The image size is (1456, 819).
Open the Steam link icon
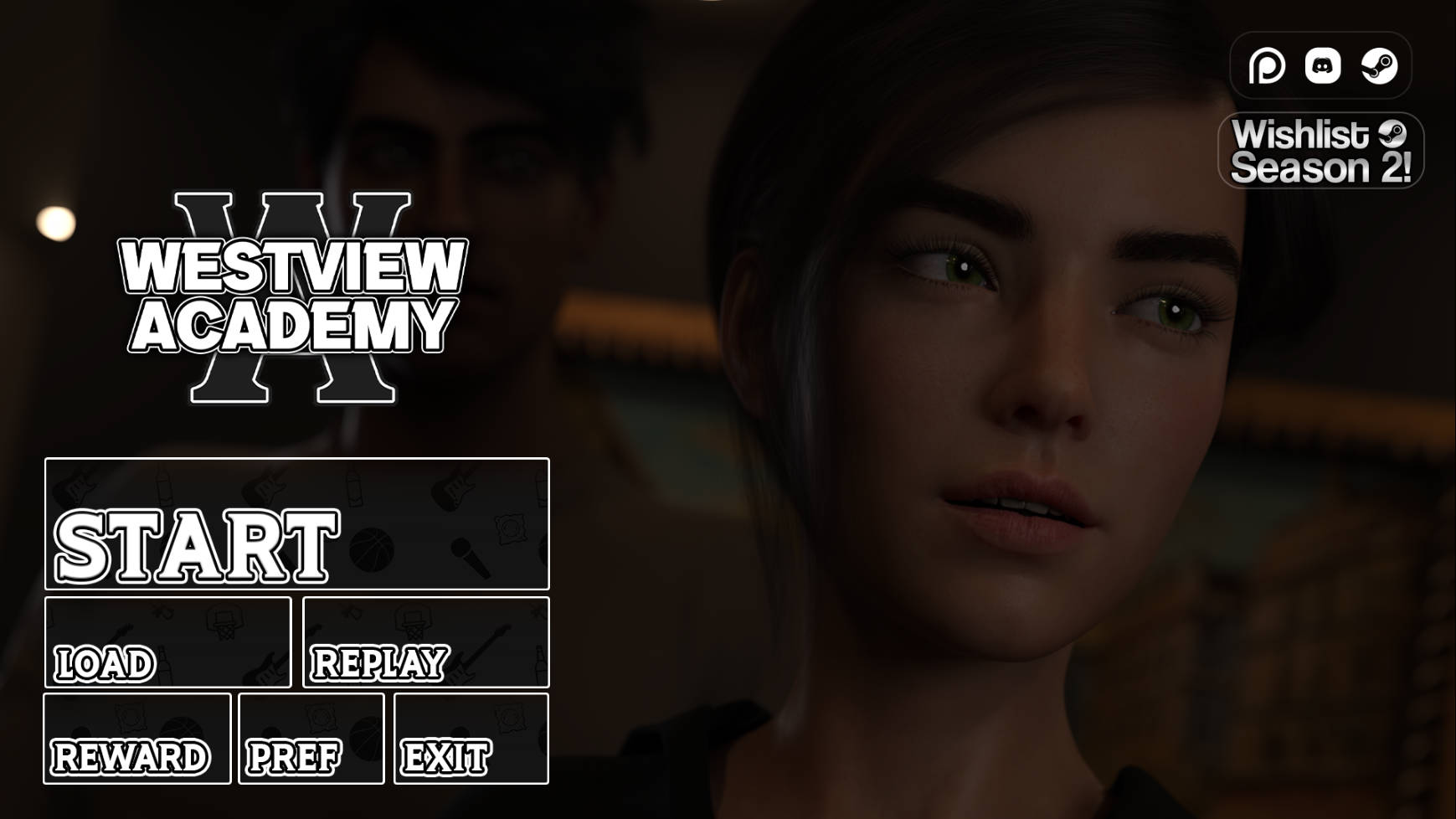pyautogui.click(x=1379, y=65)
